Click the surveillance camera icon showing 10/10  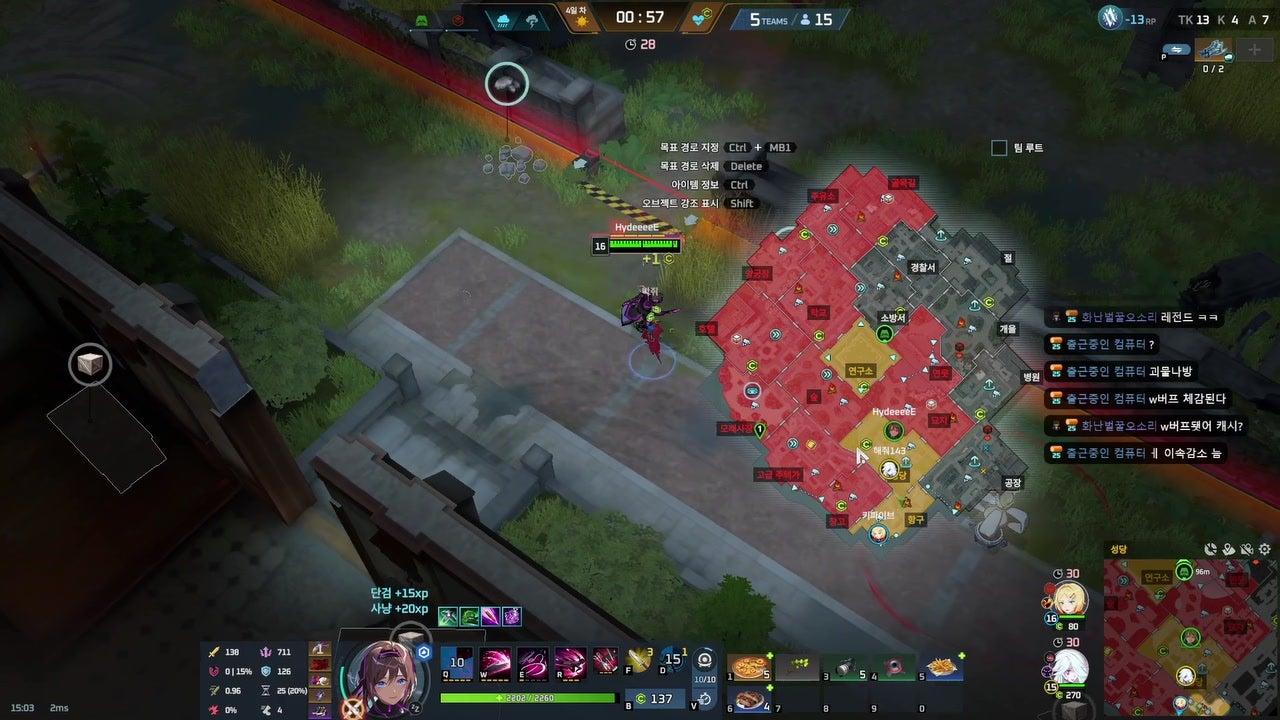[704, 660]
